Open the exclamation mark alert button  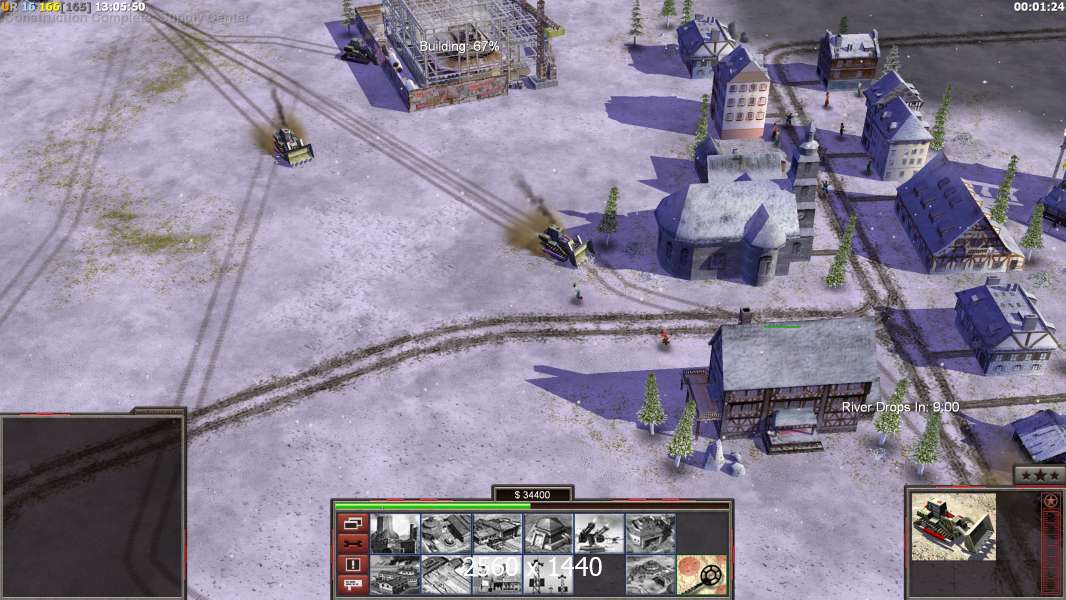[x=352, y=564]
